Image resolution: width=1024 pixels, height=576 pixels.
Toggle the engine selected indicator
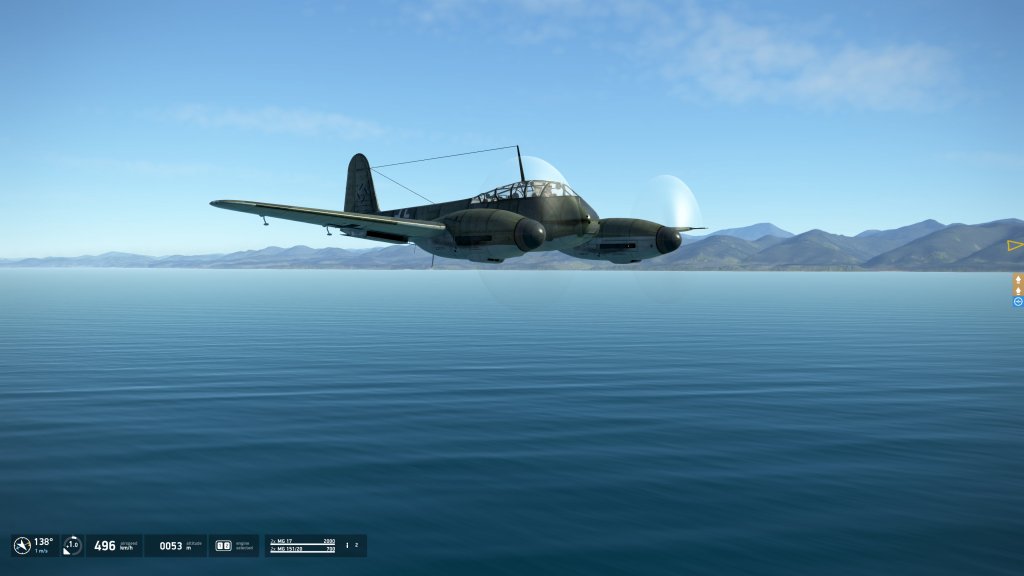pyautogui.click(x=224, y=546)
